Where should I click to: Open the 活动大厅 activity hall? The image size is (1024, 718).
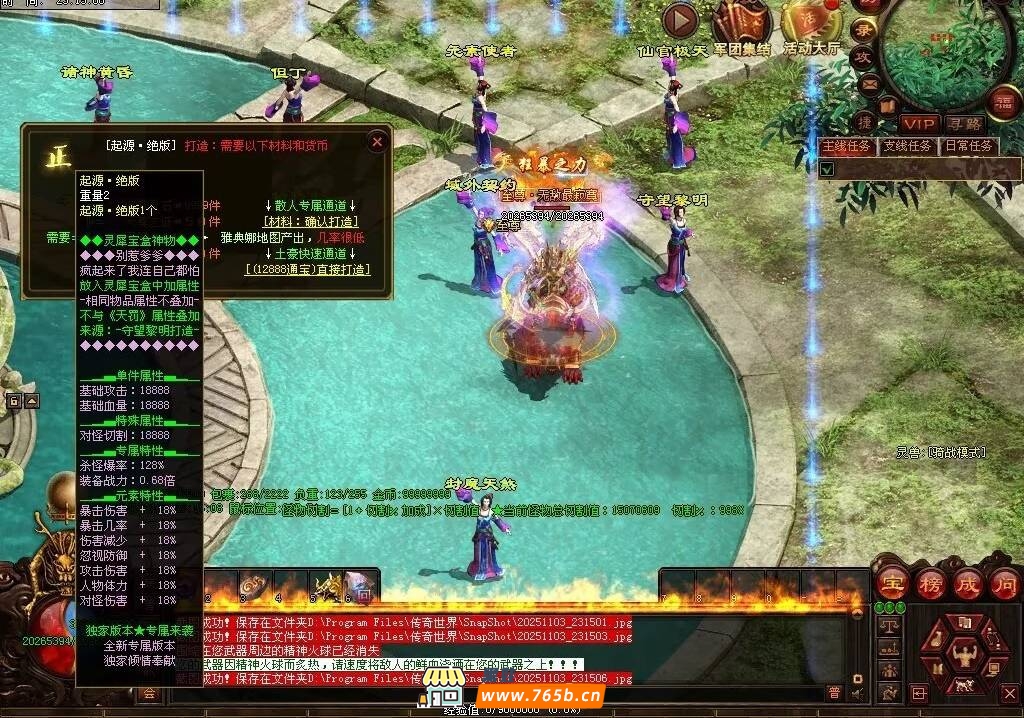[811, 22]
